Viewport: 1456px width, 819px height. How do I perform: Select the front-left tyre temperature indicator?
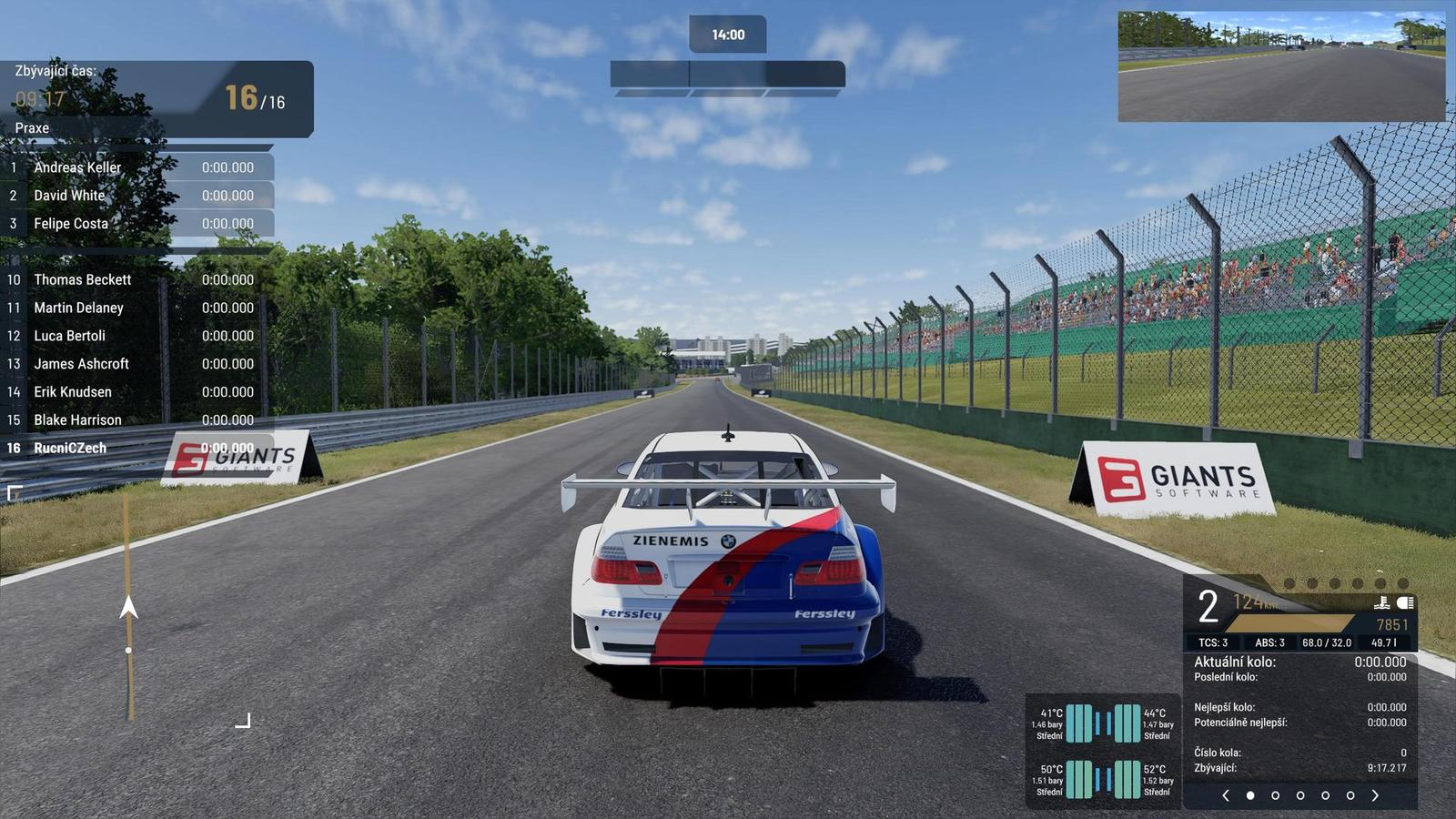[x=1079, y=723]
